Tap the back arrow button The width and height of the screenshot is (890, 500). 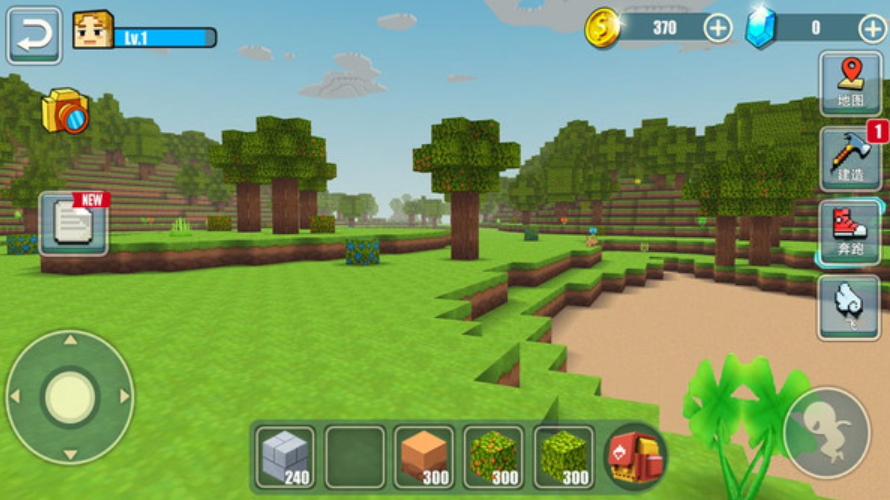click(x=35, y=36)
